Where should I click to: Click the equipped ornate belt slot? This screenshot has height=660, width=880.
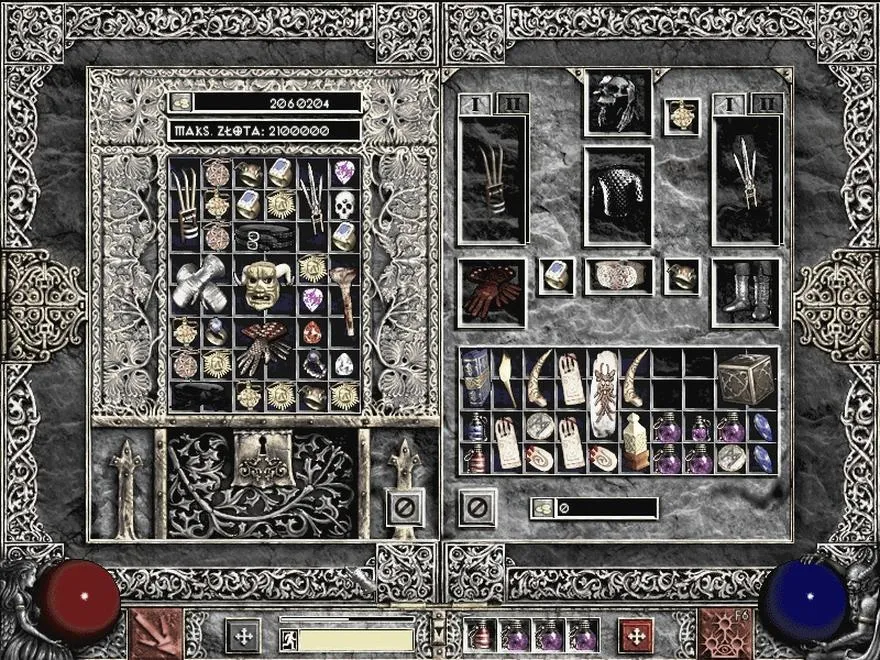pyautogui.click(x=618, y=276)
